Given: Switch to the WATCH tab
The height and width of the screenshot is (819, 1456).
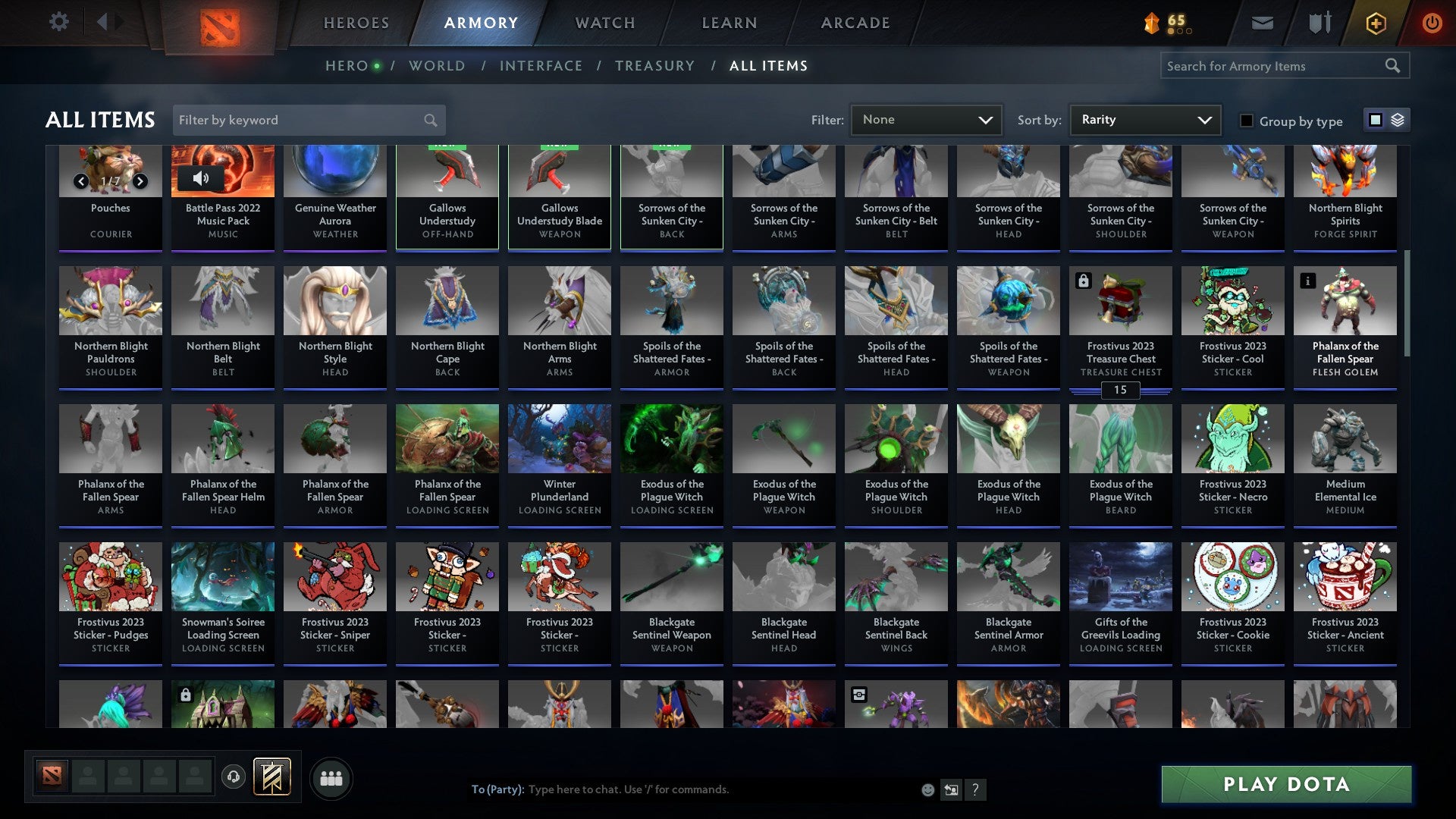Looking at the screenshot, I should click(604, 23).
